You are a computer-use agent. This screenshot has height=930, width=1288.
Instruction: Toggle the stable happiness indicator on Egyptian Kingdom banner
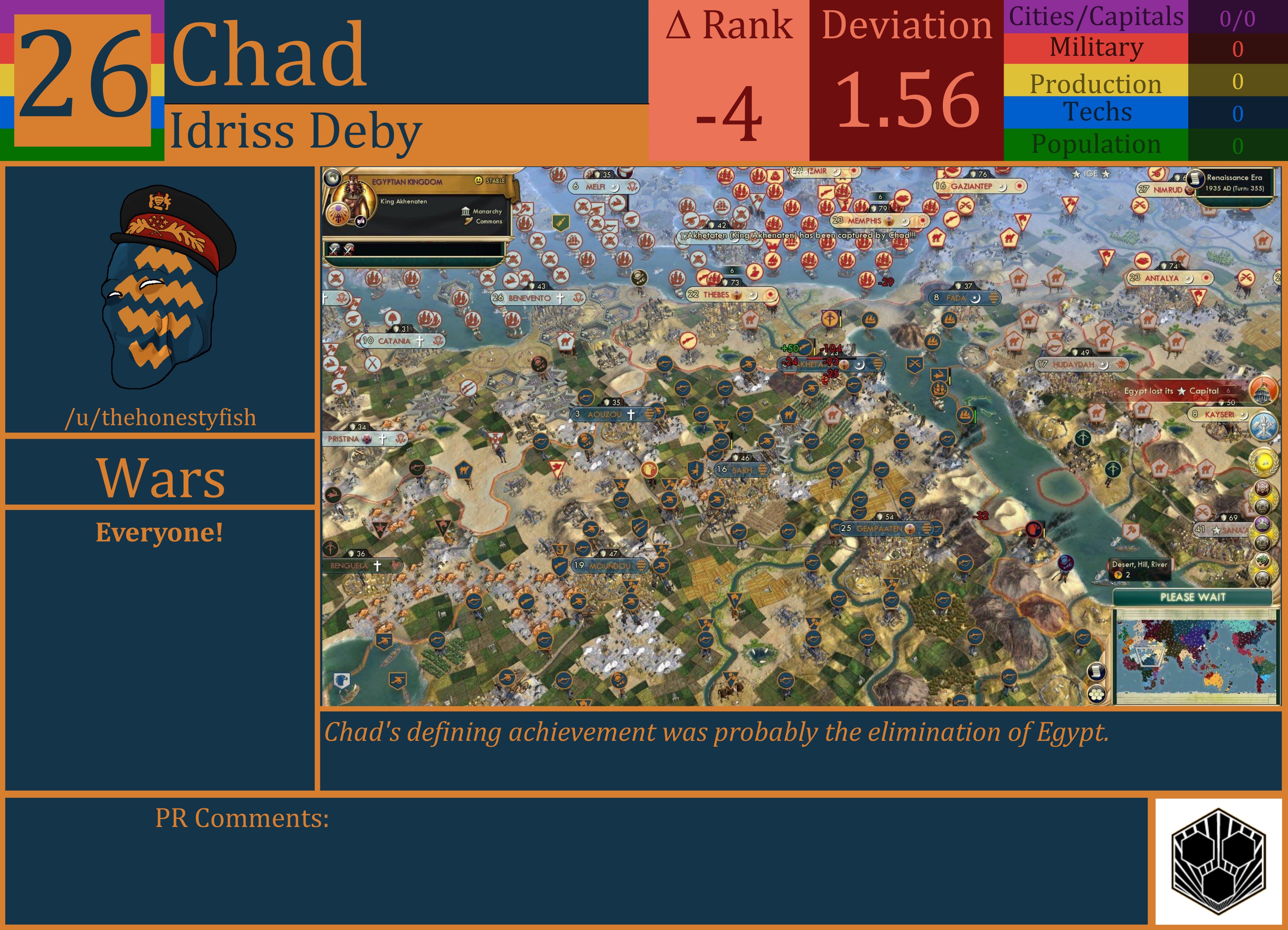[x=478, y=181]
